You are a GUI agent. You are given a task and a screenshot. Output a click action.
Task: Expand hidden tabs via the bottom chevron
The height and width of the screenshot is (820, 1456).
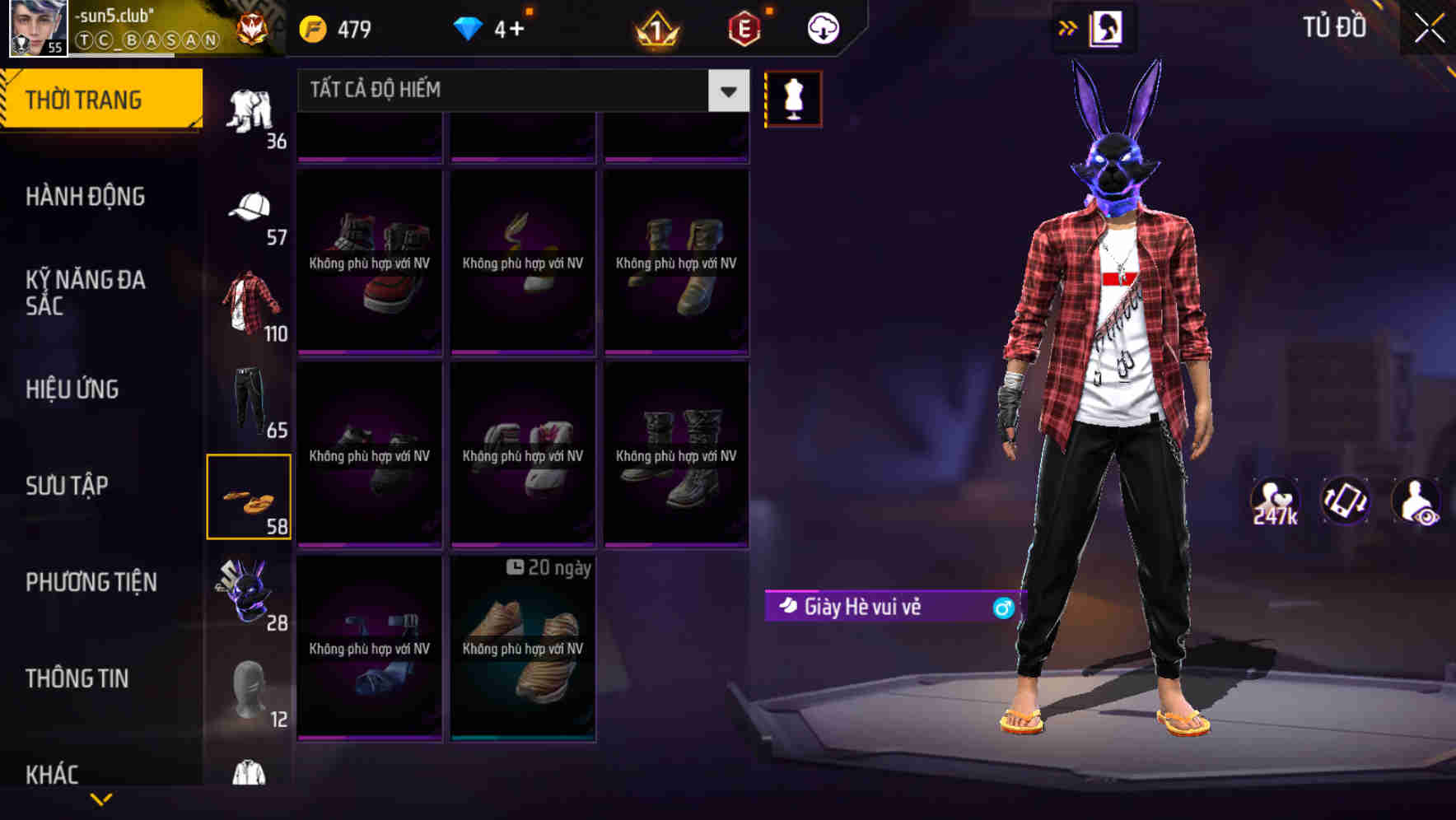[101, 797]
